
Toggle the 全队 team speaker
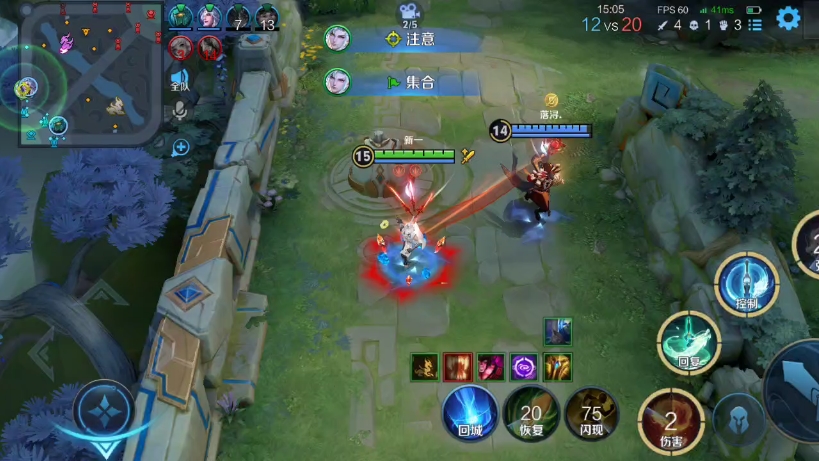(180, 79)
